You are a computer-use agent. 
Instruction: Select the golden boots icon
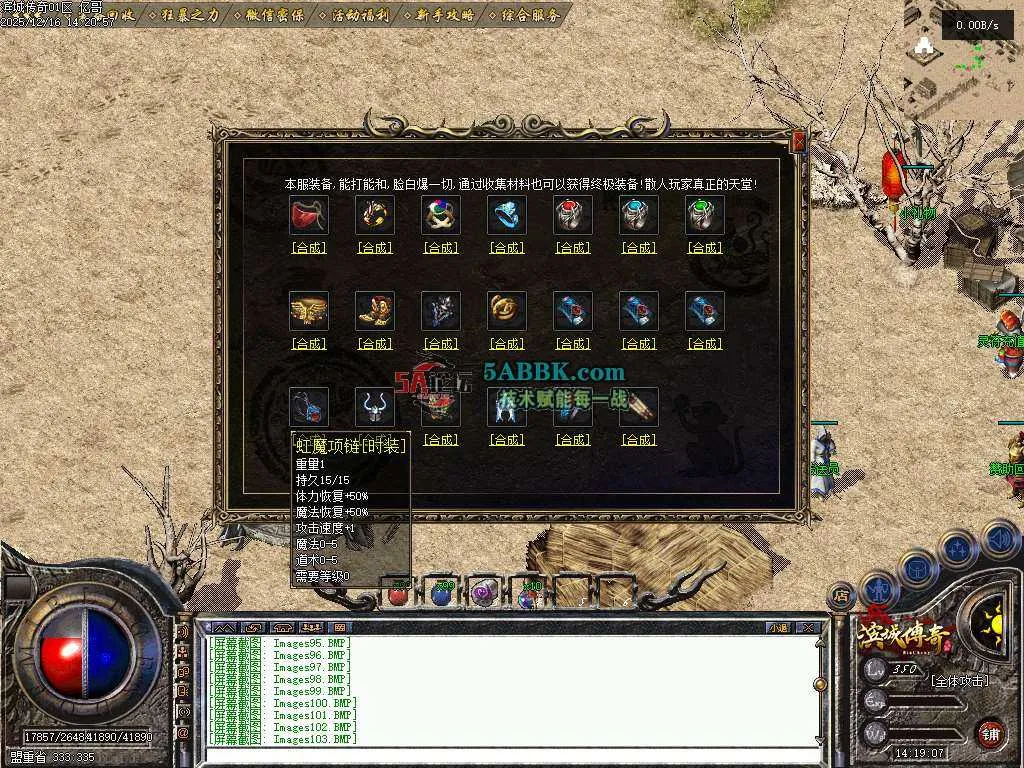(375, 311)
